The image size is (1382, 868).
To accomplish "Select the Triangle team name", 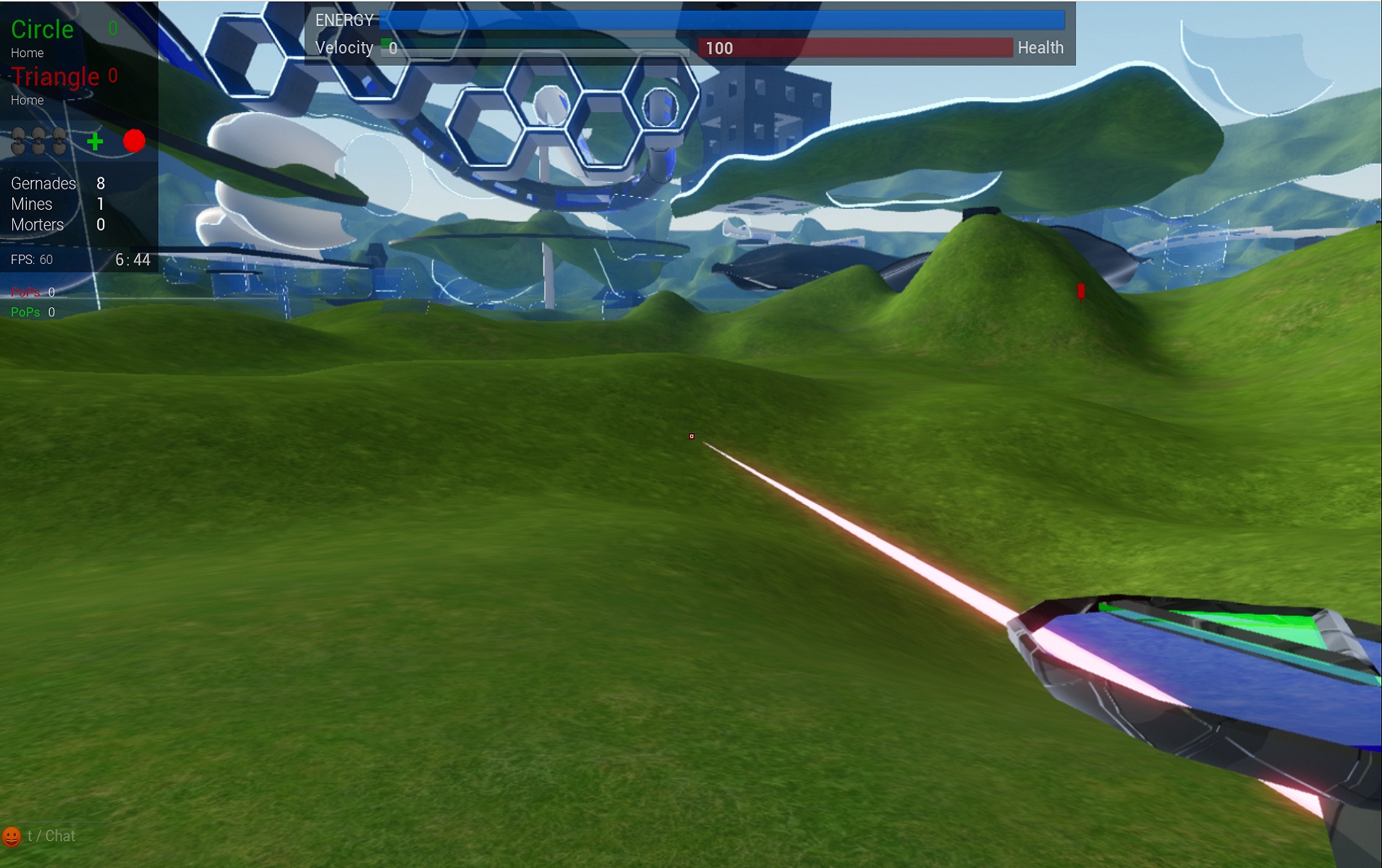I will pyautogui.click(x=55, y=77).
